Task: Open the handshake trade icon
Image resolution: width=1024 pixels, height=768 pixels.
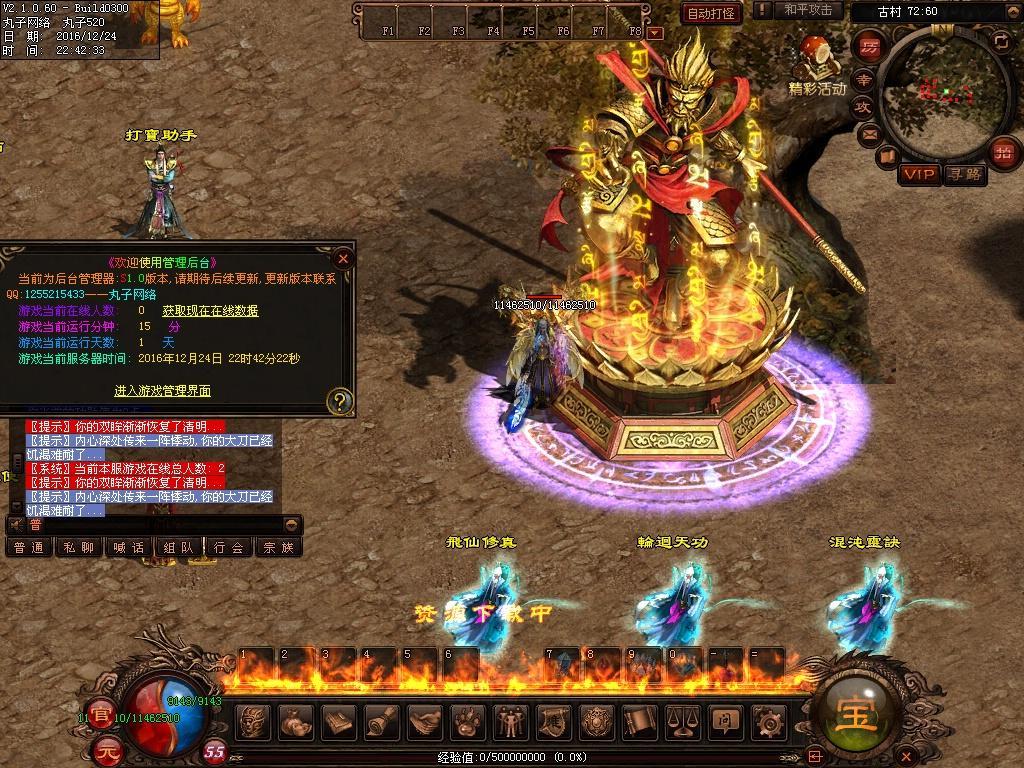Action: coord(425,721)
